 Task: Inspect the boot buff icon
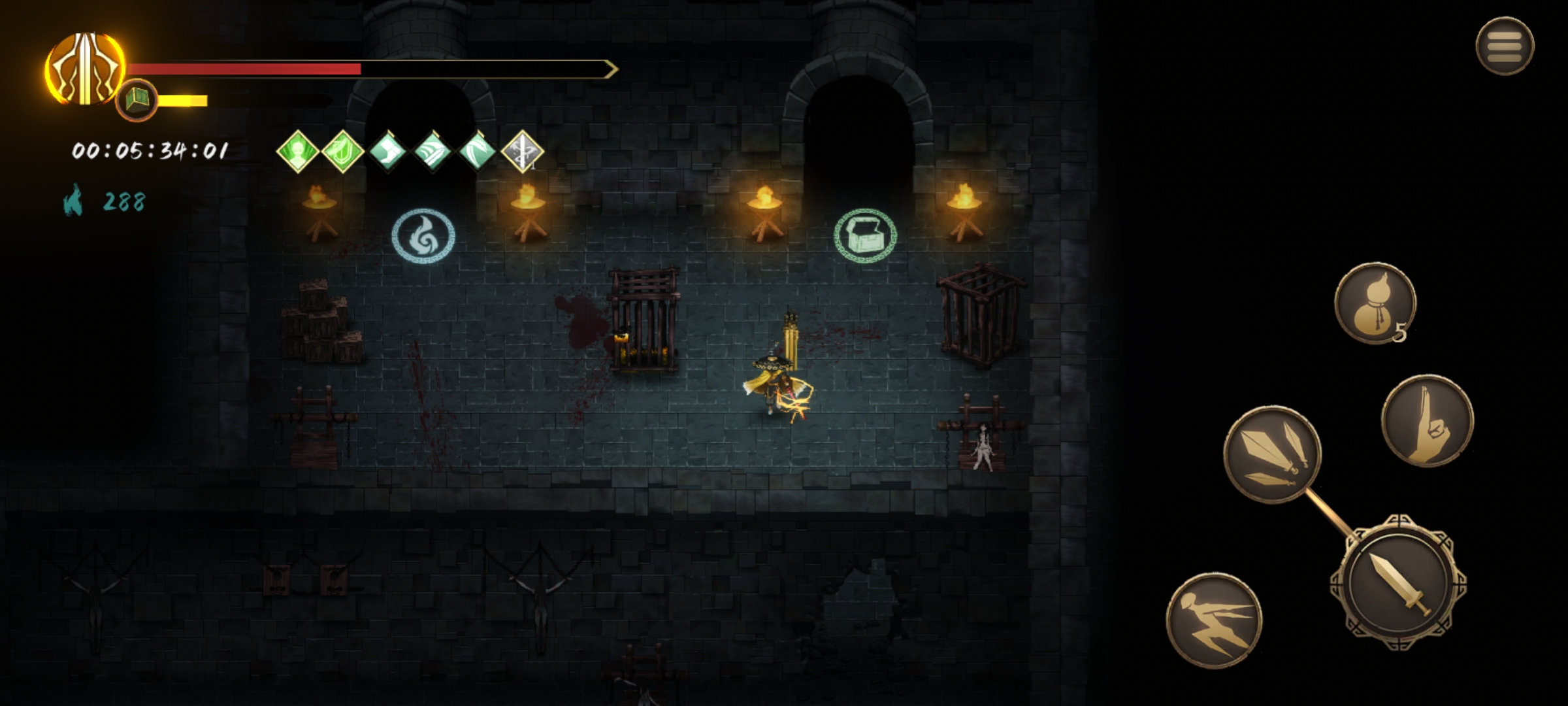tap(387, 152)
